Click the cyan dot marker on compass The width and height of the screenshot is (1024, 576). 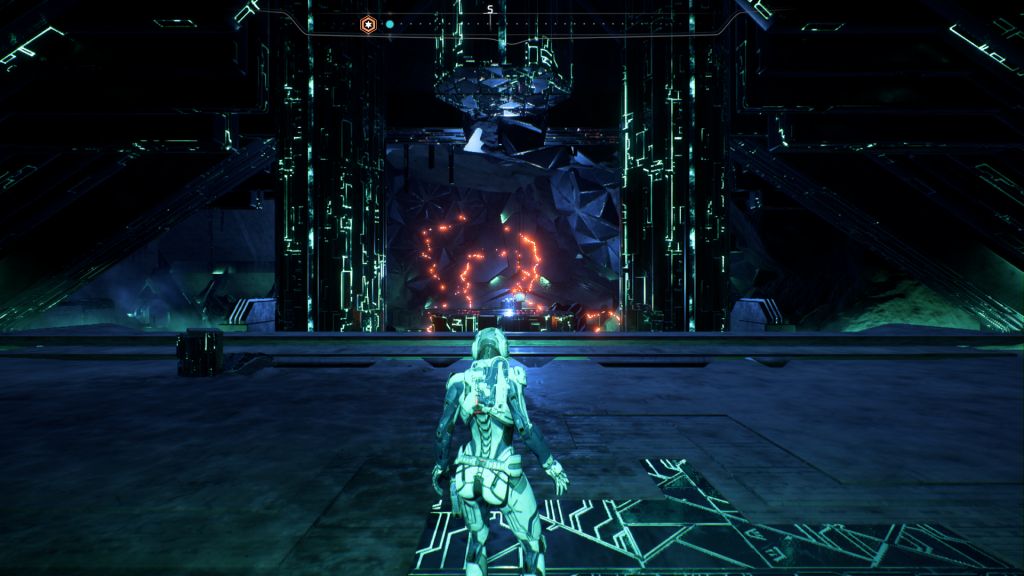pos(390,24)
